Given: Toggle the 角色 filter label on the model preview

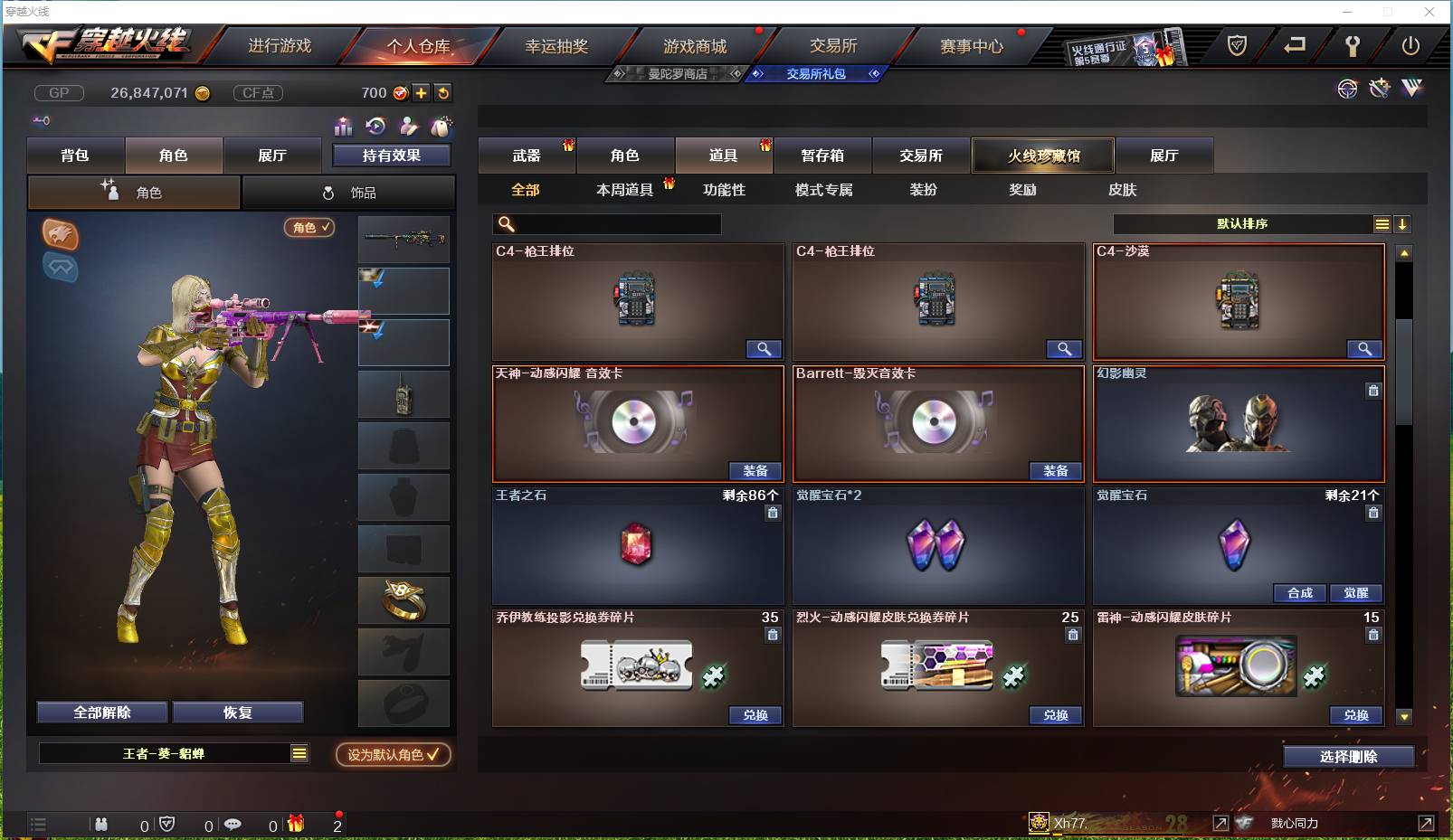Looking at the screenshot, I should (x=309, y=228).
